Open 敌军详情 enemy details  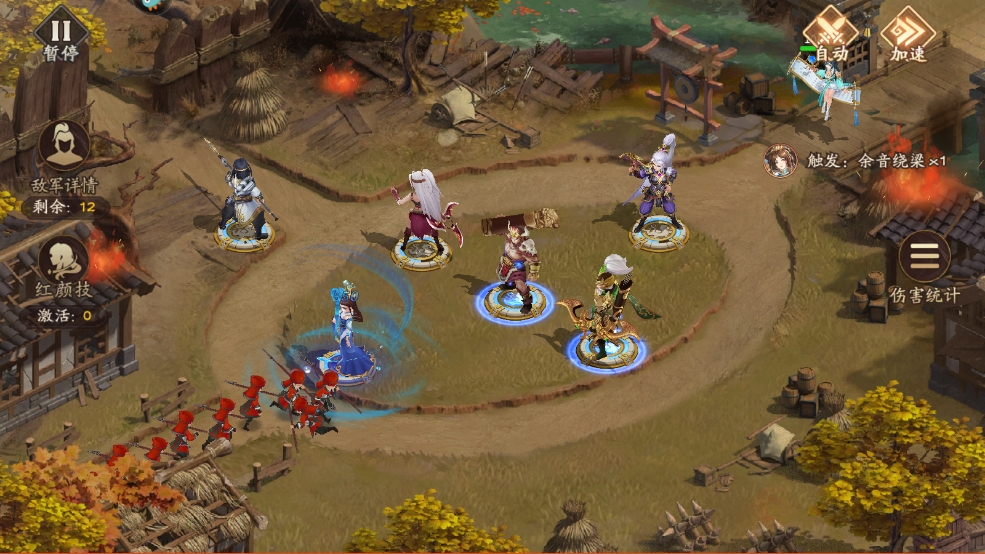(64, 150)
